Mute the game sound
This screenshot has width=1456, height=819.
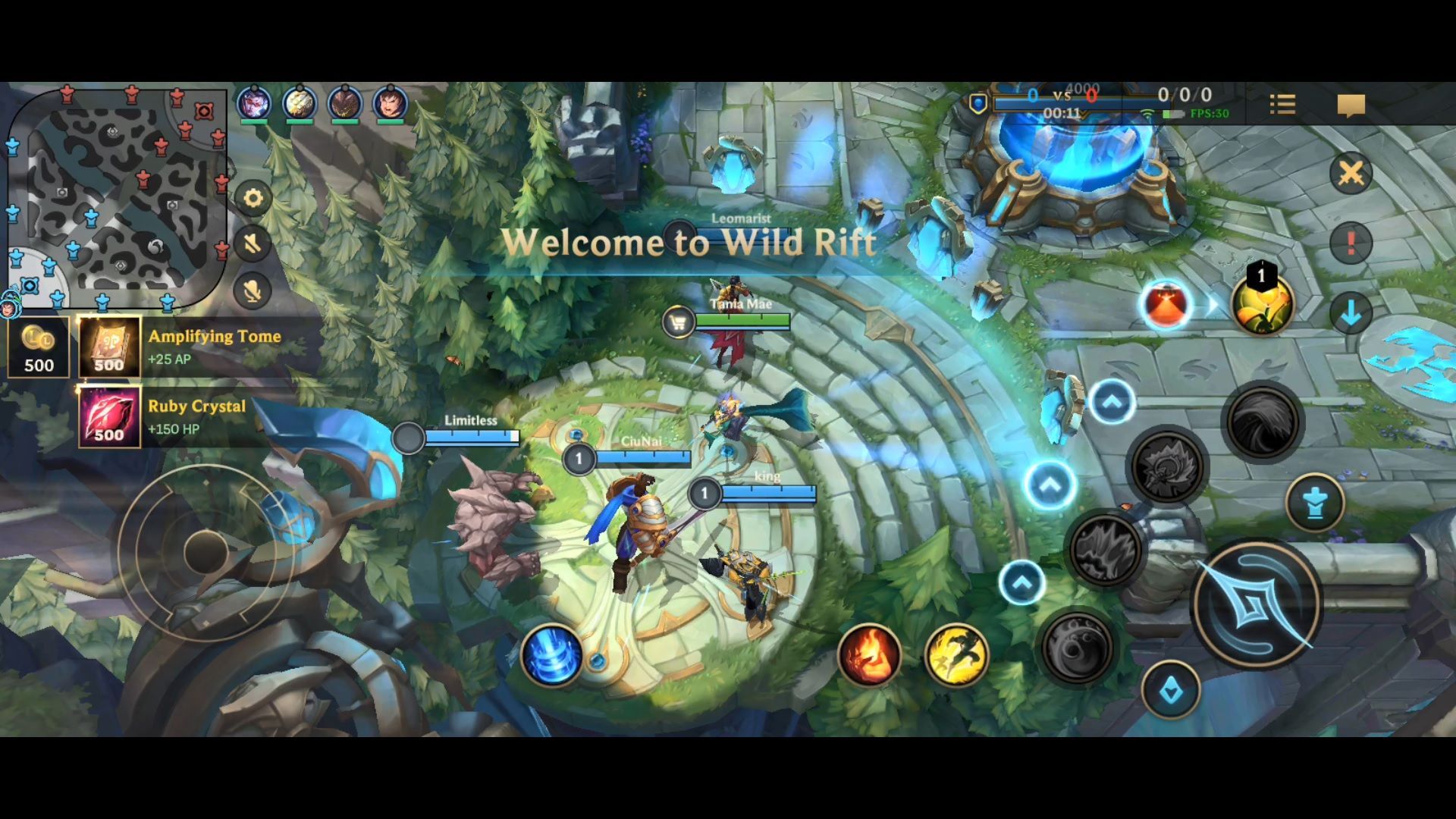[x=253, y=243]
